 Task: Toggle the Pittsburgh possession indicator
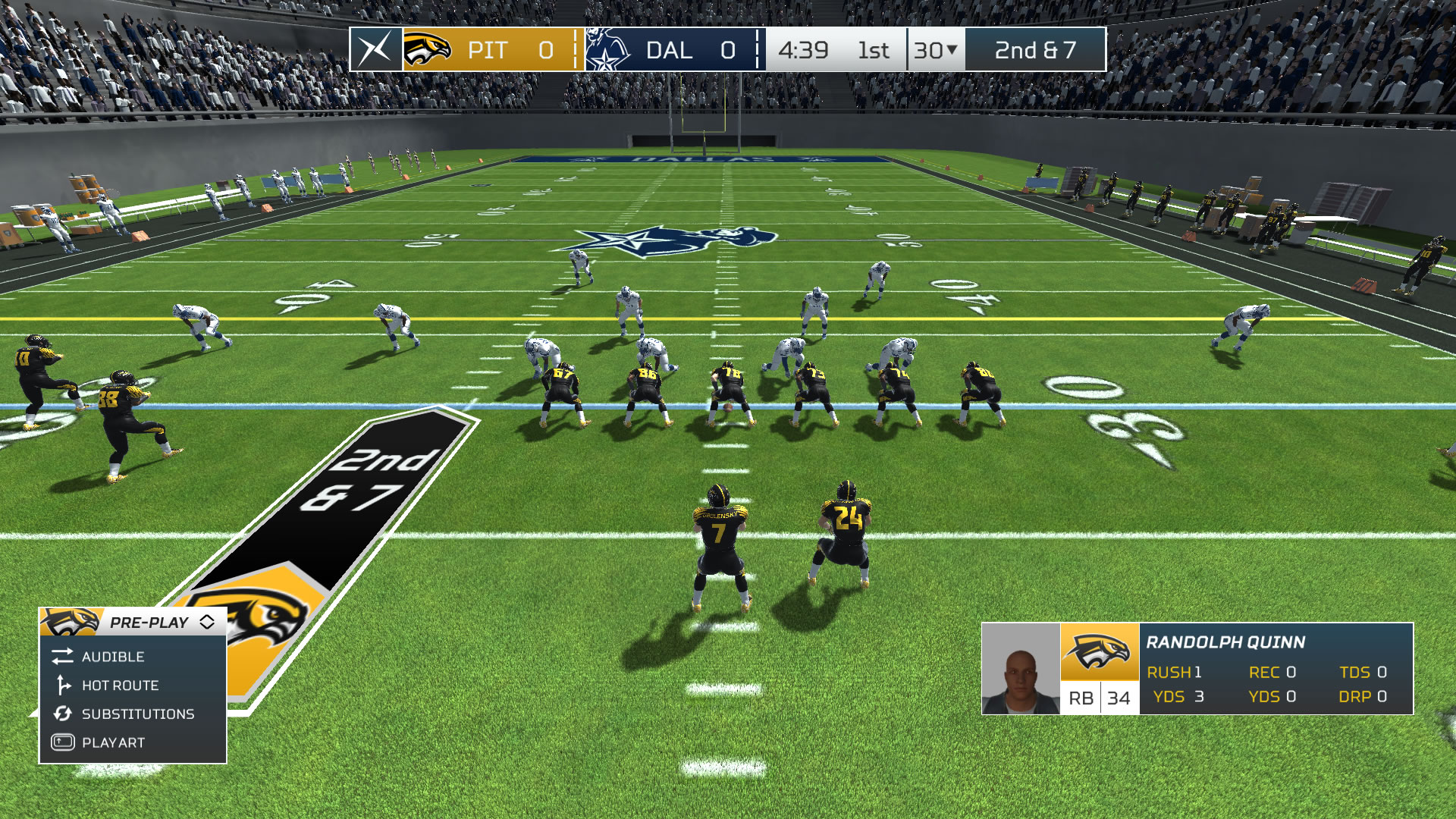pos(574,51)
